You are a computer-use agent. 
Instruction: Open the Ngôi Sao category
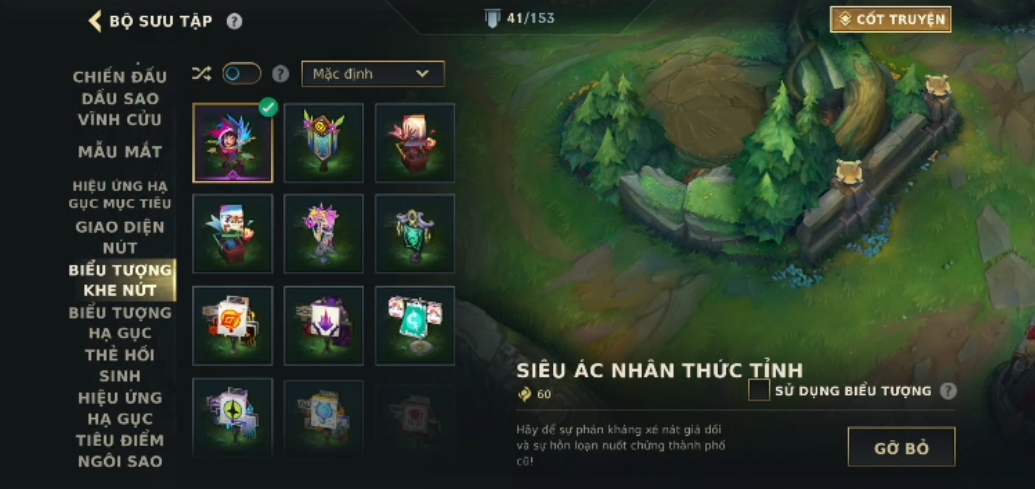(x=120, y=461)
